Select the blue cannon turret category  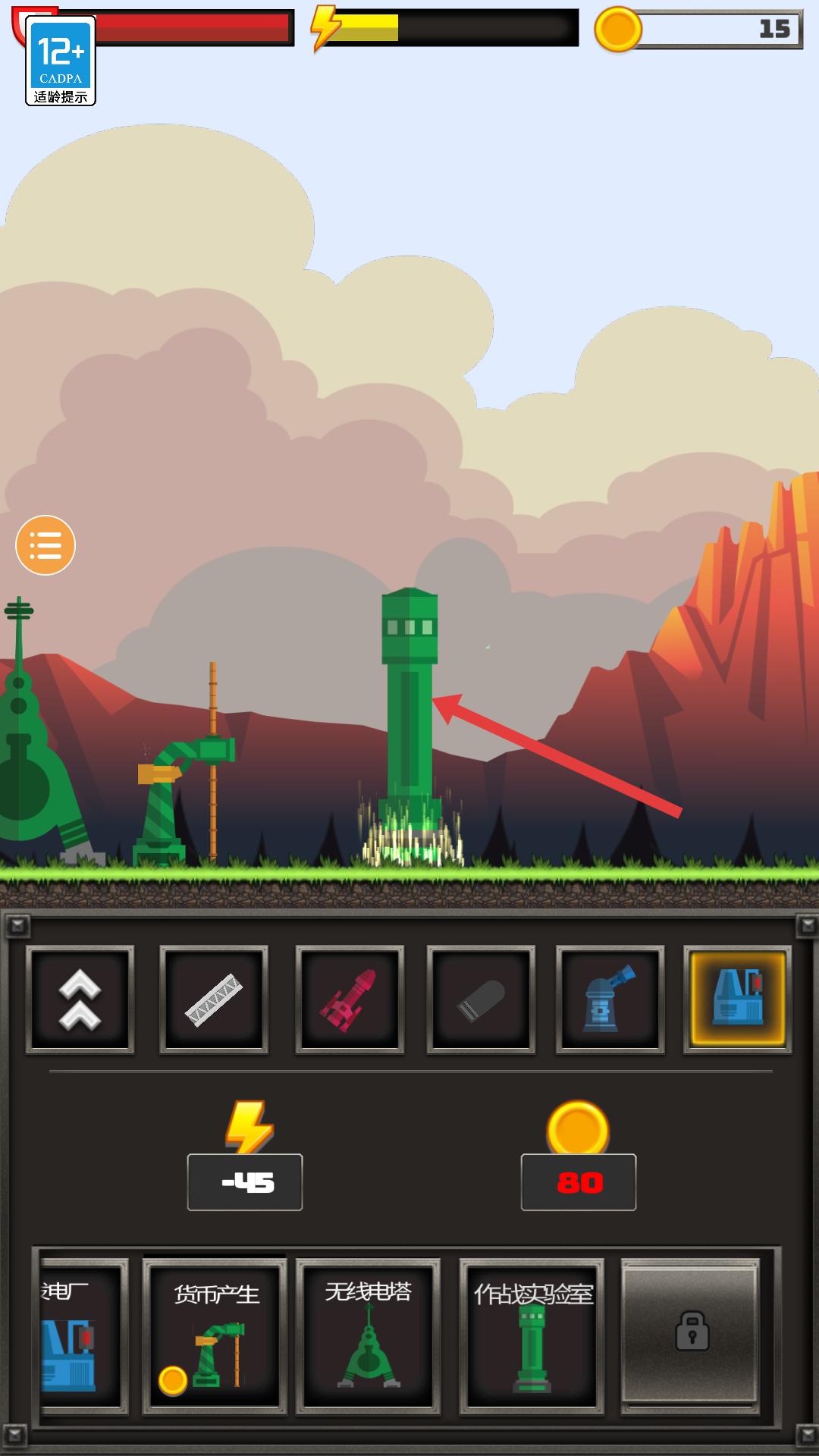coord(610,999)
